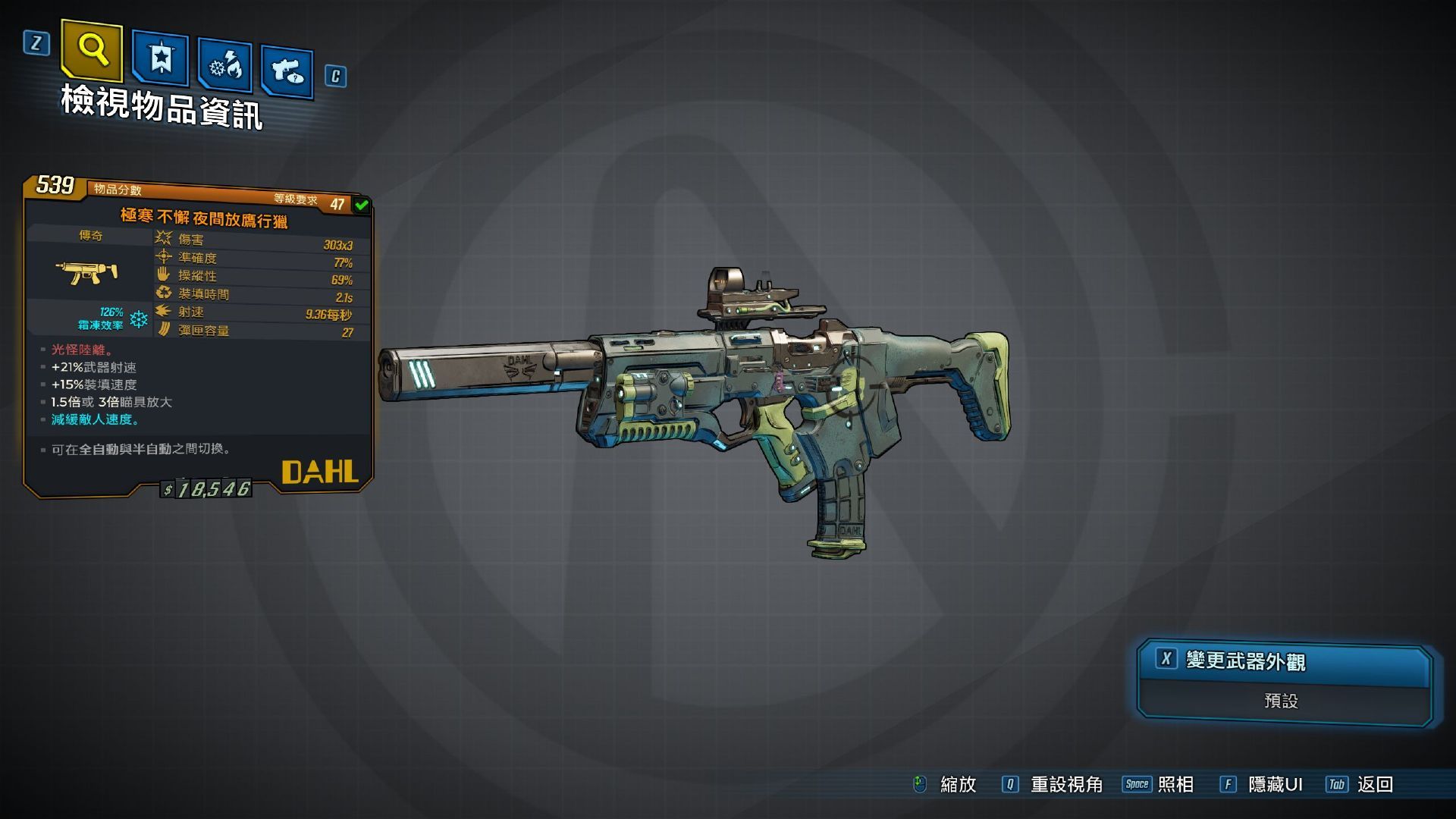
Task: Select the magnifying glass inspect tab
Action: point(93,51)
